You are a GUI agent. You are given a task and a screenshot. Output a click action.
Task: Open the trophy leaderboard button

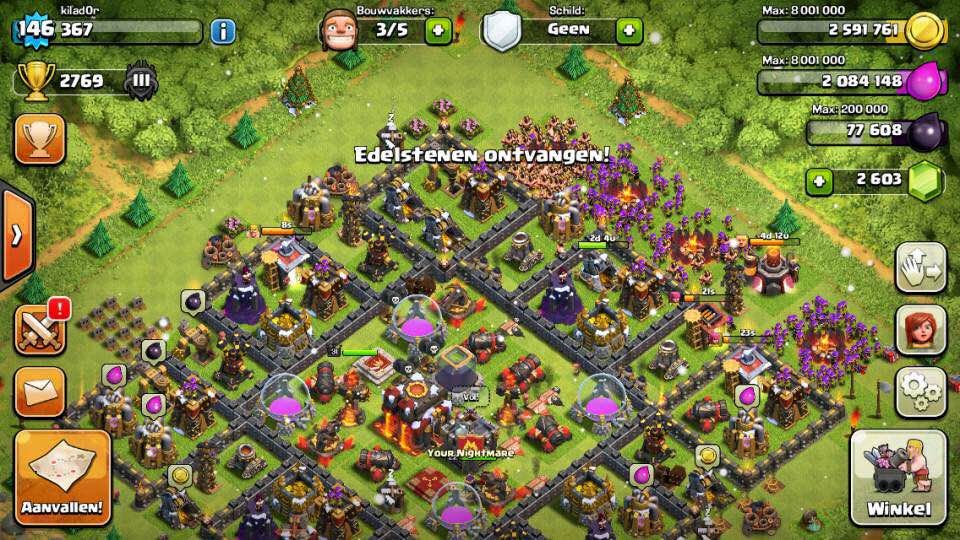tap(40, 138)
